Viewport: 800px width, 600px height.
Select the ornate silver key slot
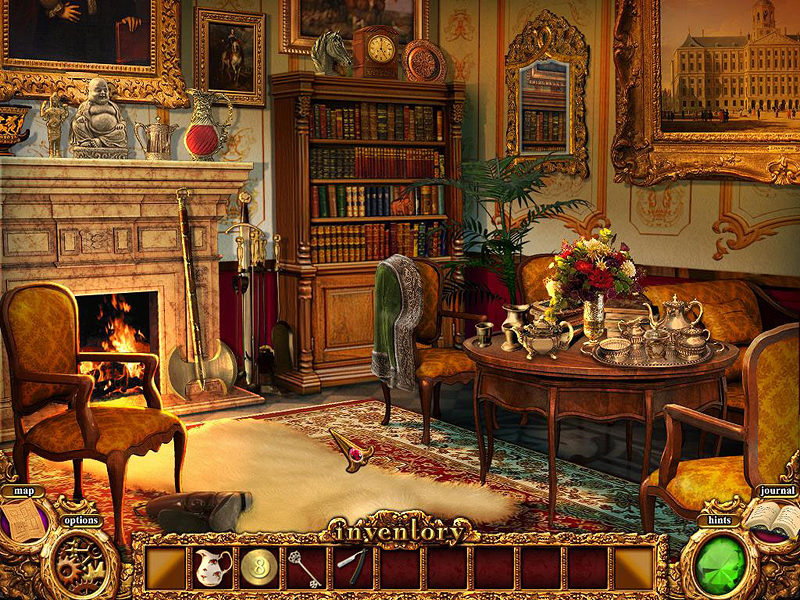tap(306, 568)
